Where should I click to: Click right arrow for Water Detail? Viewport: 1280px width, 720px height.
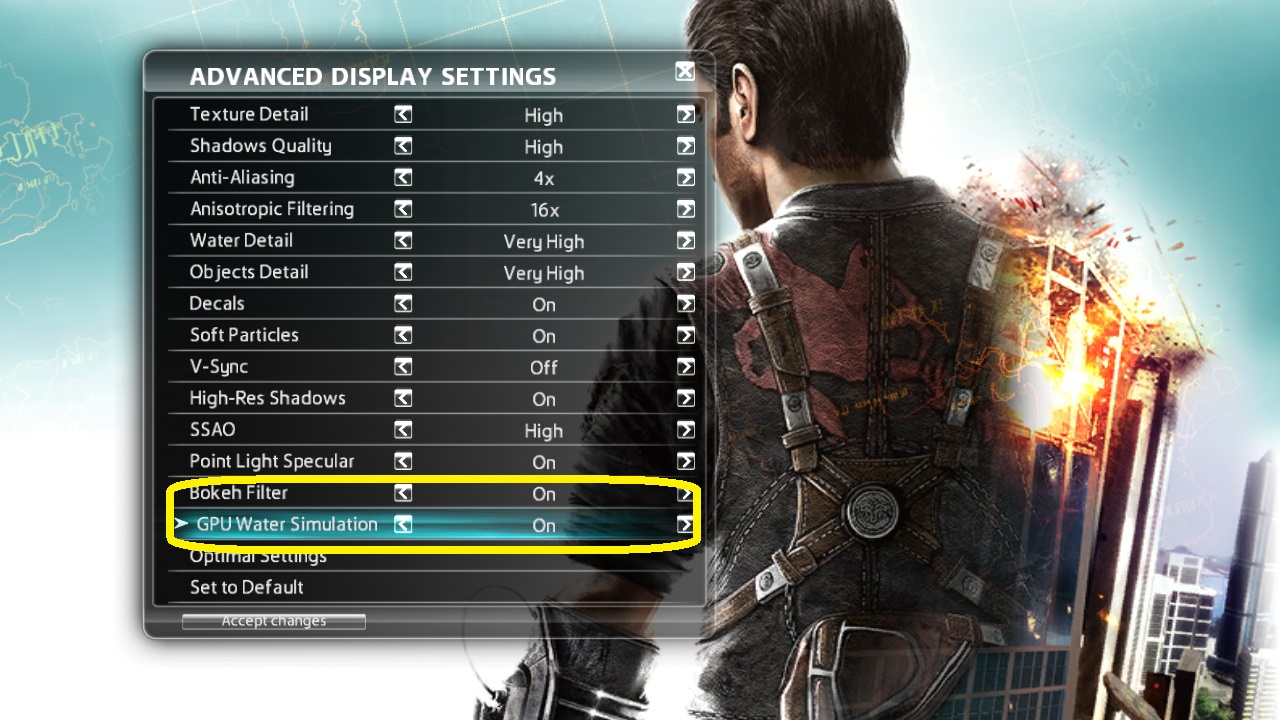[685, 241]
